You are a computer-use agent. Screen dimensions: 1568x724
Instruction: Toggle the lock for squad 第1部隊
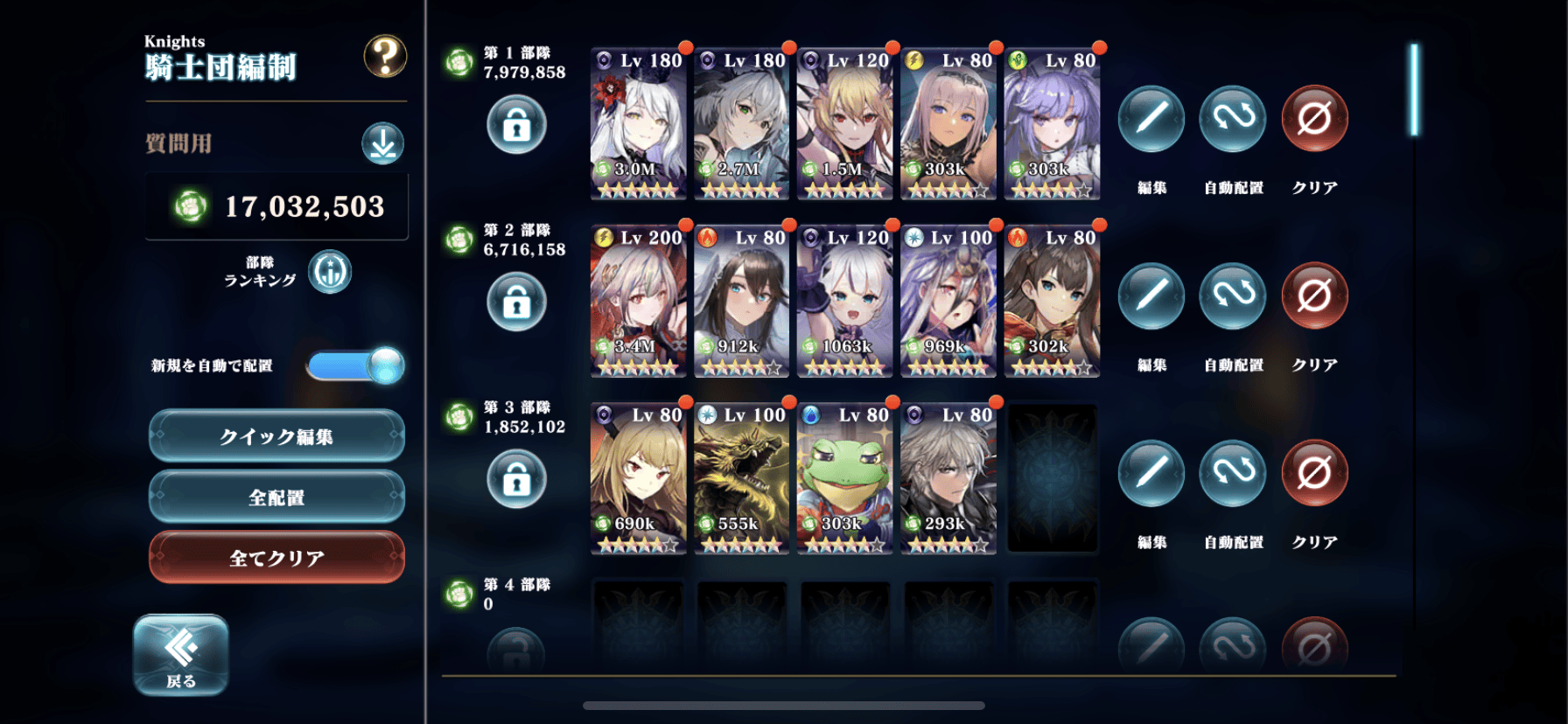click(x=516, y=125)
